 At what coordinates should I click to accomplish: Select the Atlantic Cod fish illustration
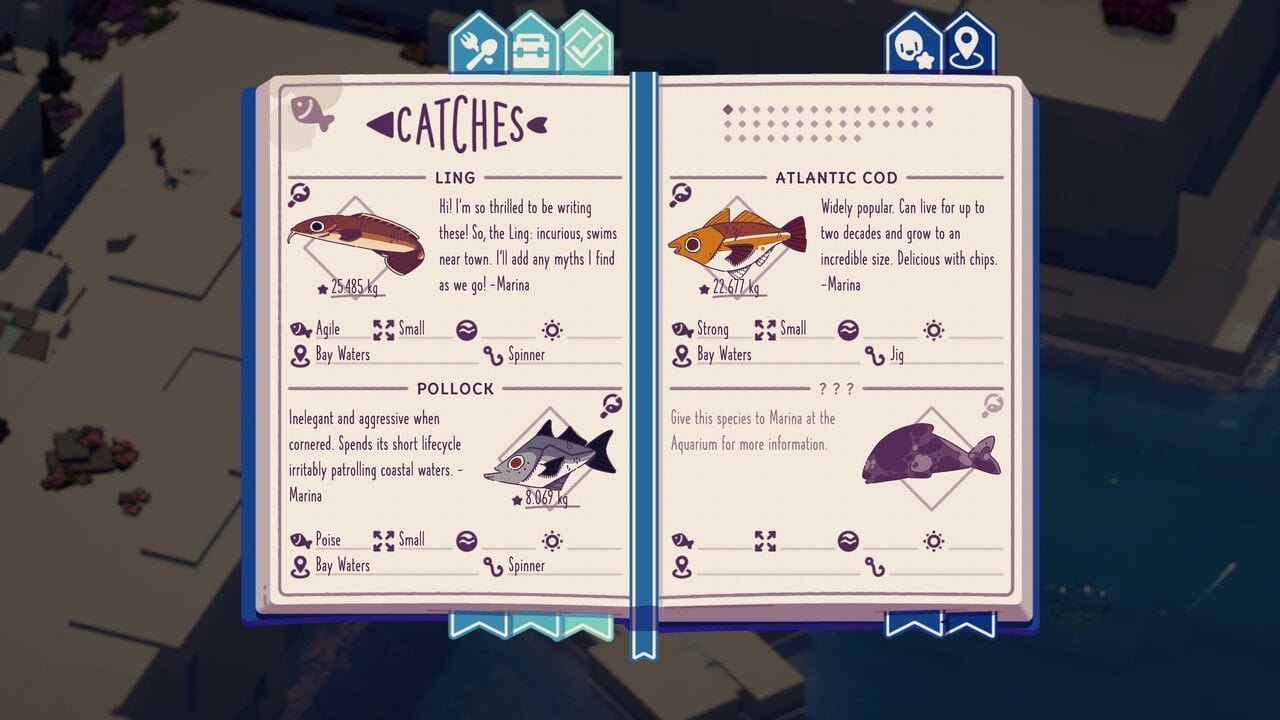(x=737, y=240)
